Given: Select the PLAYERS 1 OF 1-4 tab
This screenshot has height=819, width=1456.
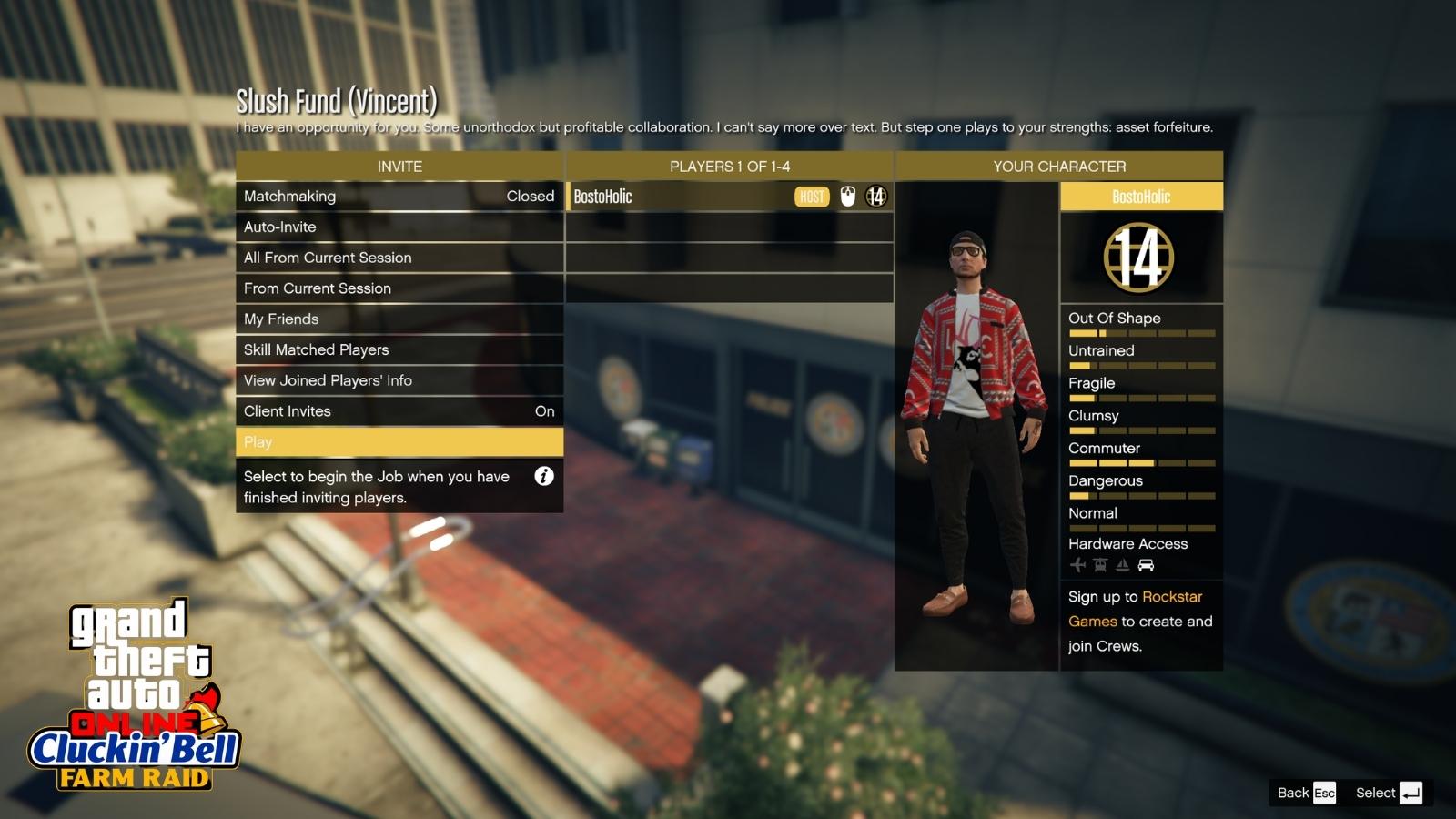Looking at the screenshot, I should (x=729, y=166).
